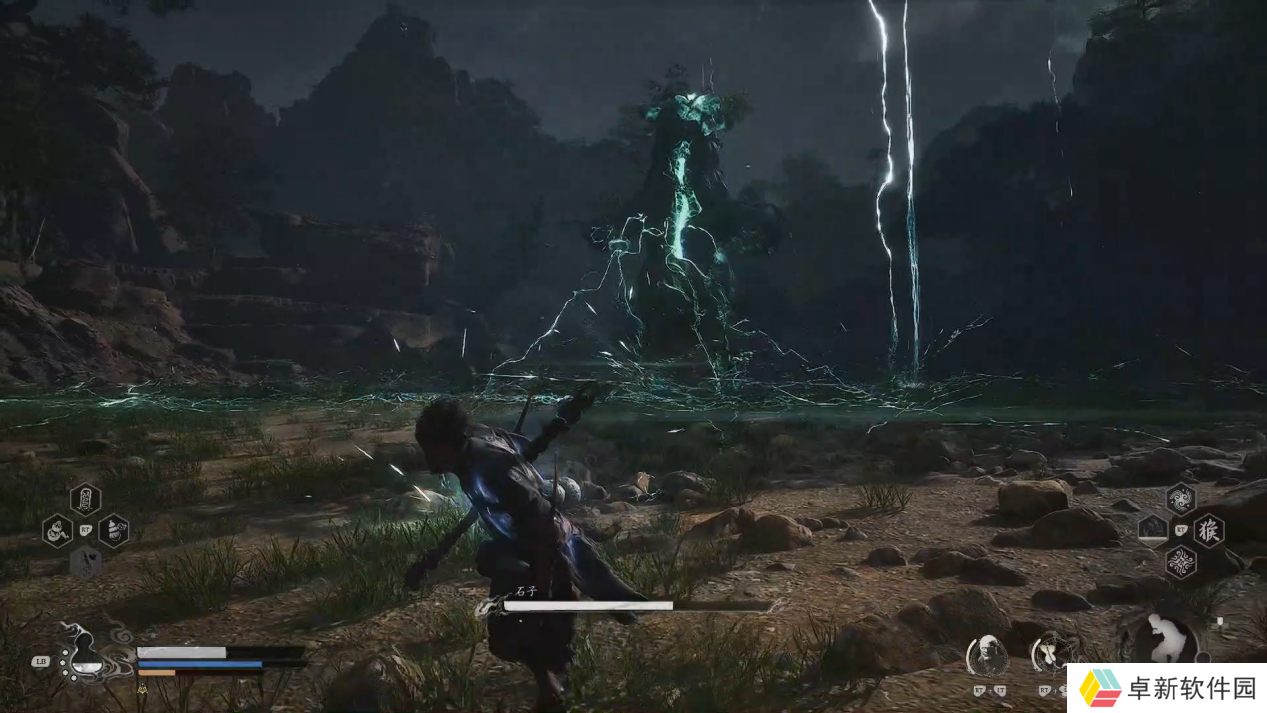
Task: Cast the swirling cloud spell hexagon
Action: click(1181, 497)
